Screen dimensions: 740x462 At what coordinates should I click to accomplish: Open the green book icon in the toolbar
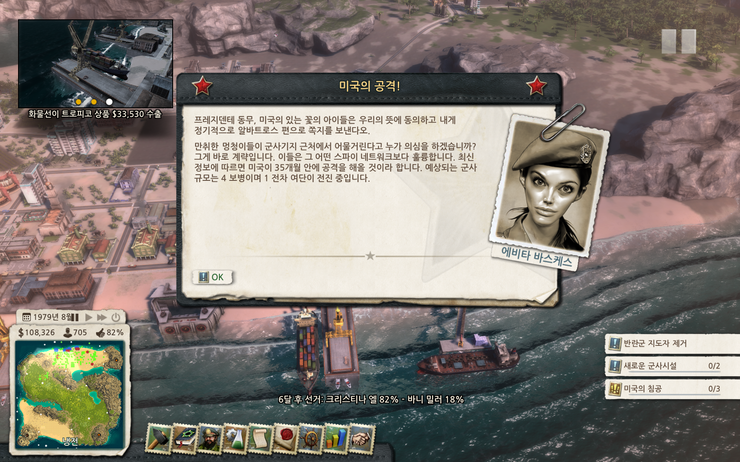[185, 437]
